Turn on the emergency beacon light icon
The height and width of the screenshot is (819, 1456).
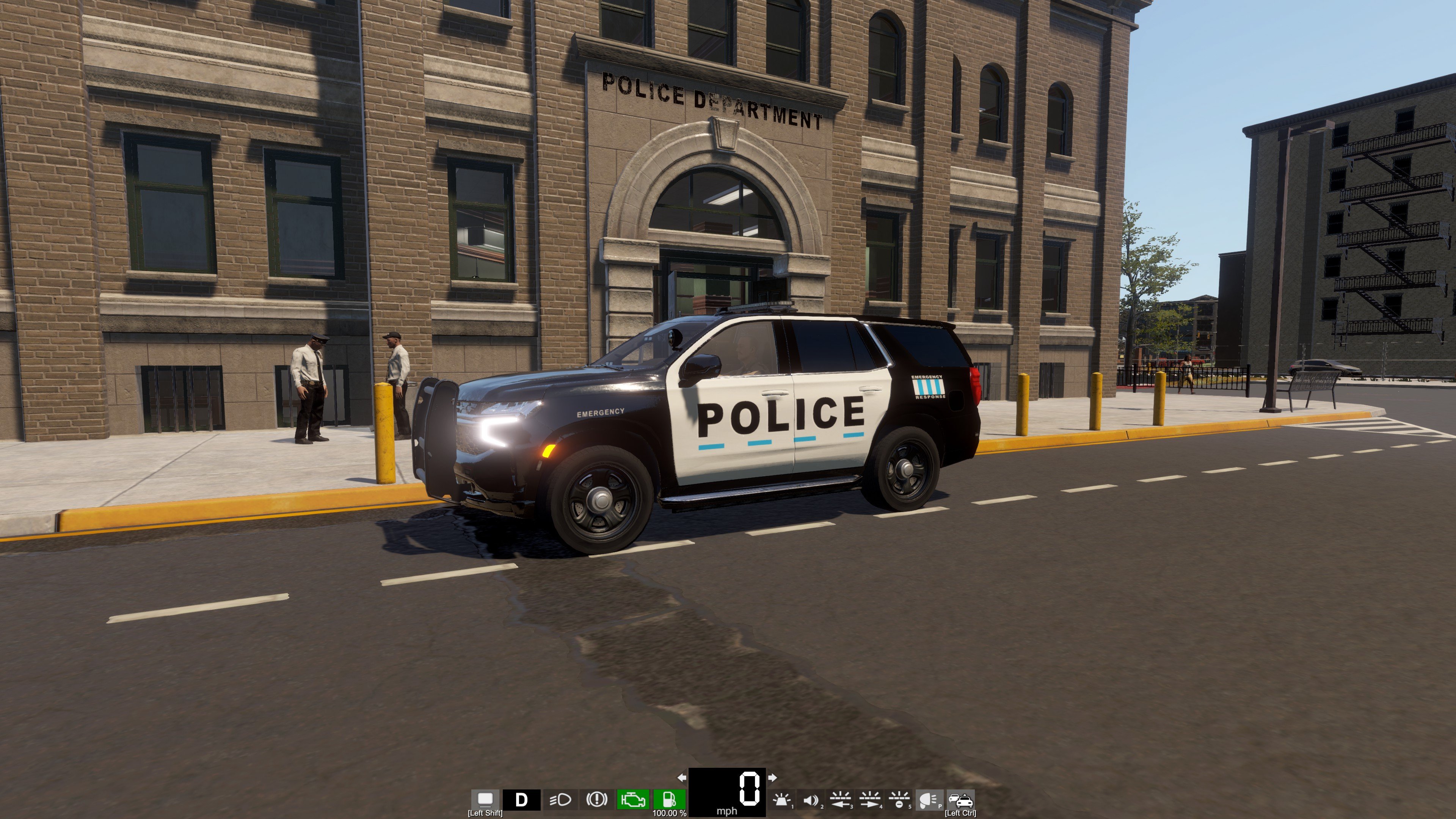pyautogui.click(x=782, y=800)
